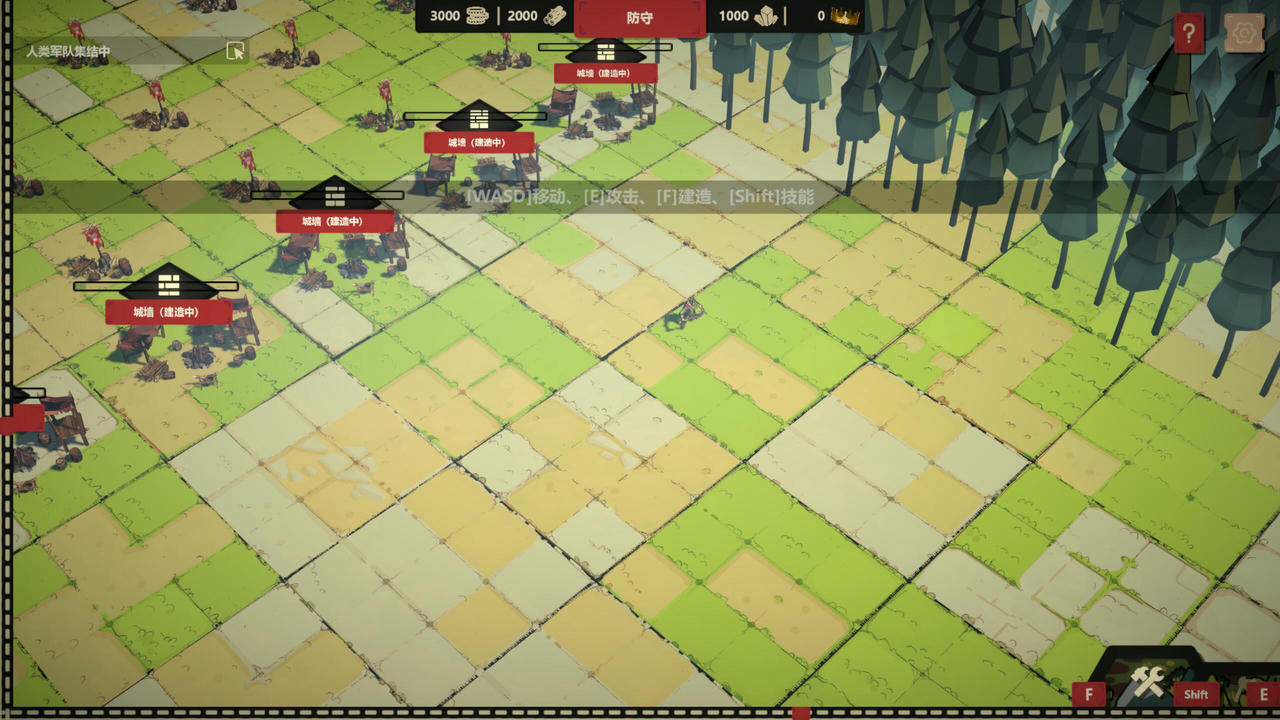Click the red 防守 defense phase banner
This screenshot has width=1280, height=720.
[x=640, y=18]
